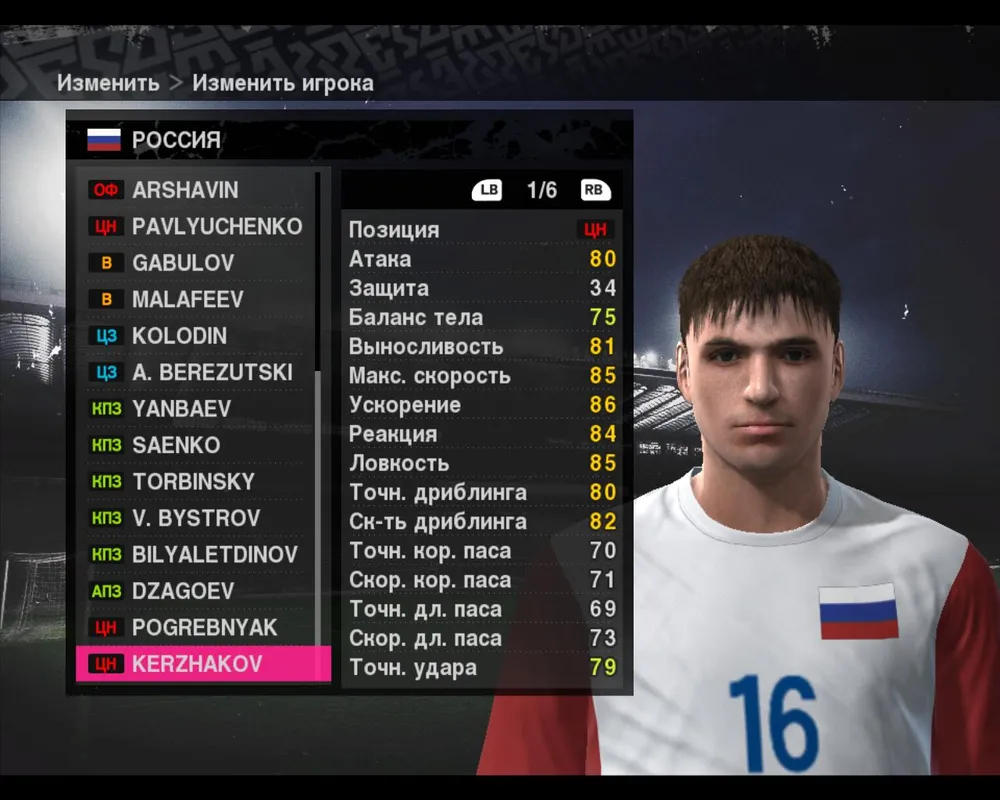
Task: Choose the Макс. скорость stat row
Action: (480, 376)
